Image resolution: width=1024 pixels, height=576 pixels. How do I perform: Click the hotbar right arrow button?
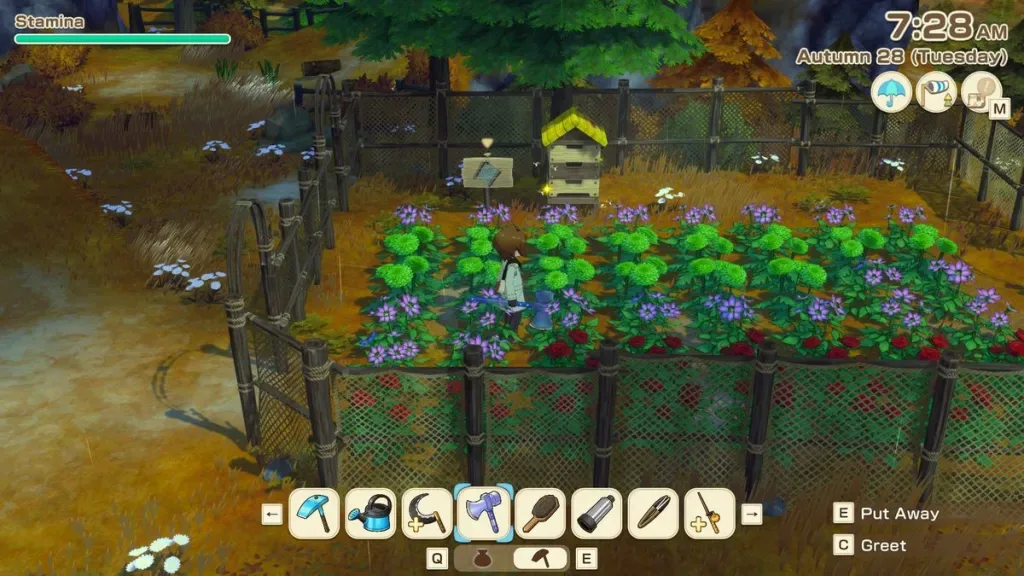[x=751, y=514]
